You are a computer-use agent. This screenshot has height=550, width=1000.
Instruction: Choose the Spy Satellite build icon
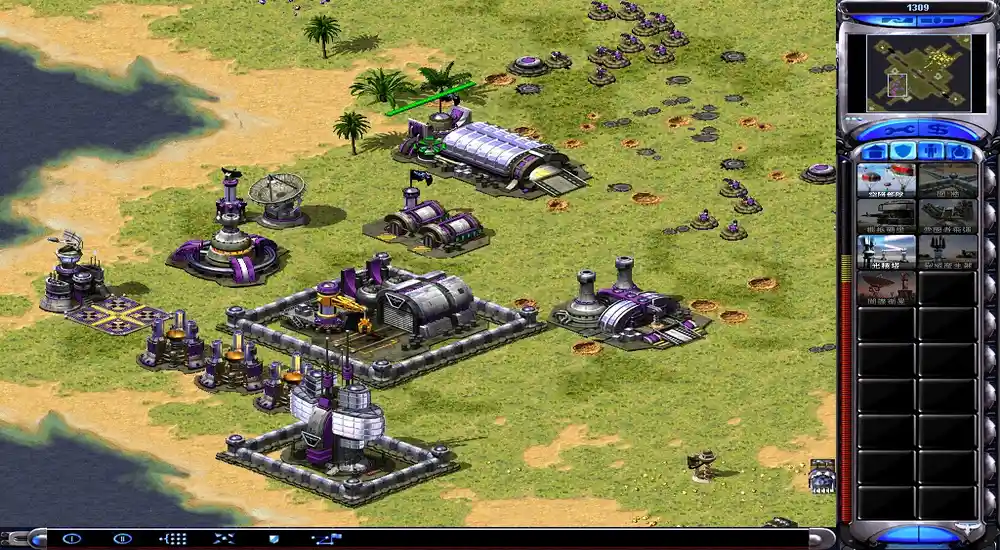886,288
